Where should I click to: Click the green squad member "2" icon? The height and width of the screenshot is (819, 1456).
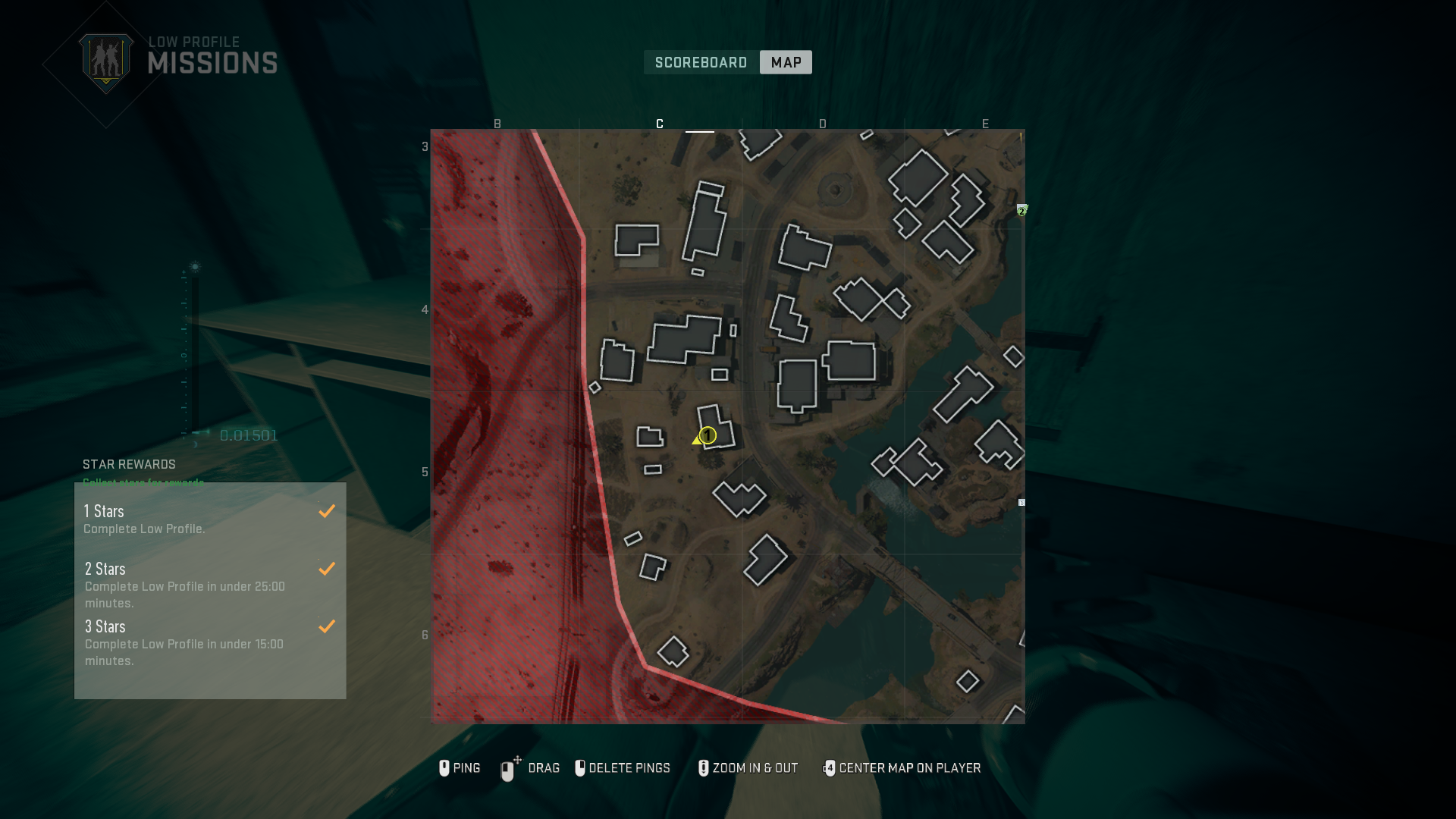(x=1024, y=210)
